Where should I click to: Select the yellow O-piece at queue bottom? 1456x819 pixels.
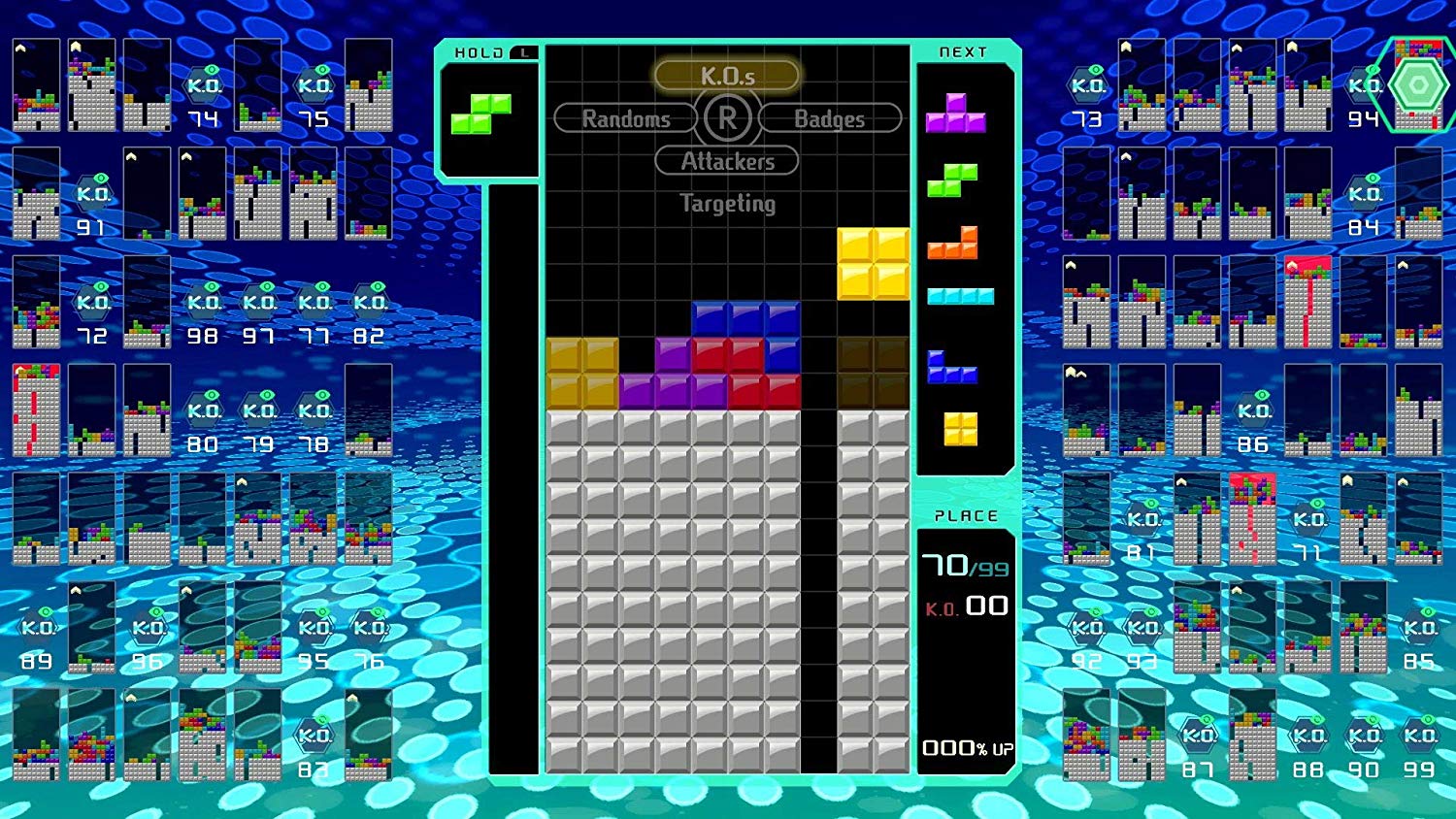pyautogui.click(x=959, y=430)
